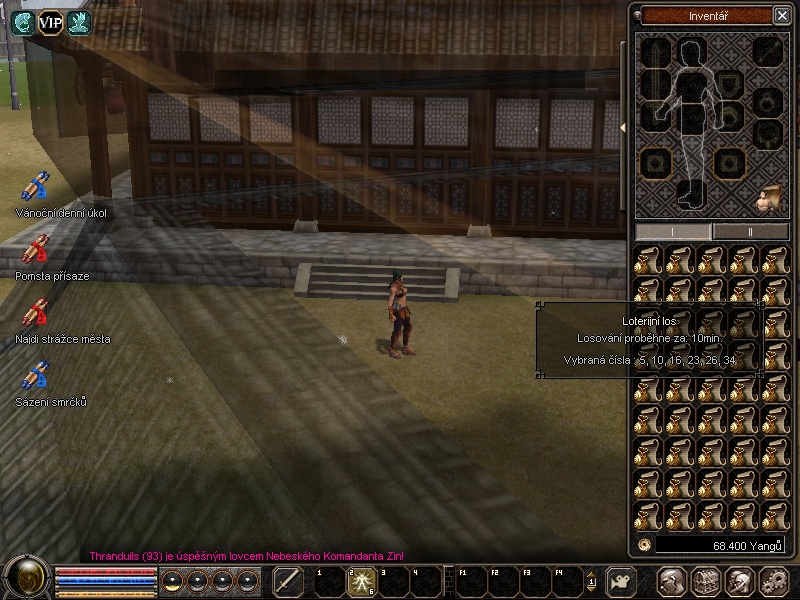Viewport: 800px width, 600px height.
Task: Open the Najdi strážce města quest
Action: coord(37,313)
